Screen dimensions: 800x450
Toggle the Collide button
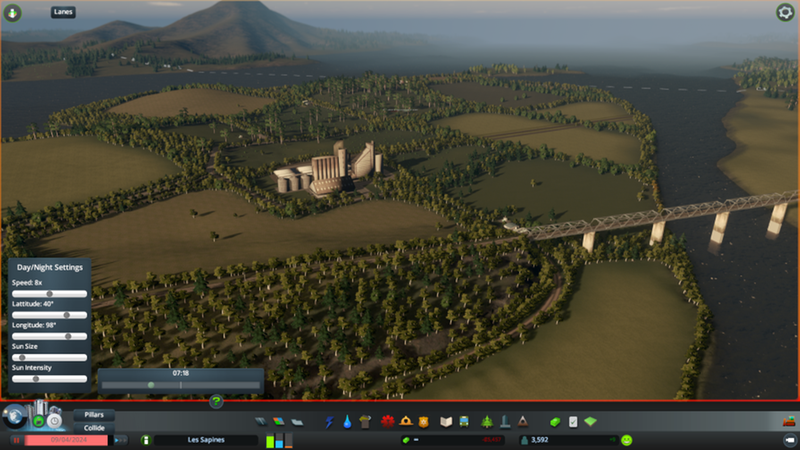pos(94,427)
